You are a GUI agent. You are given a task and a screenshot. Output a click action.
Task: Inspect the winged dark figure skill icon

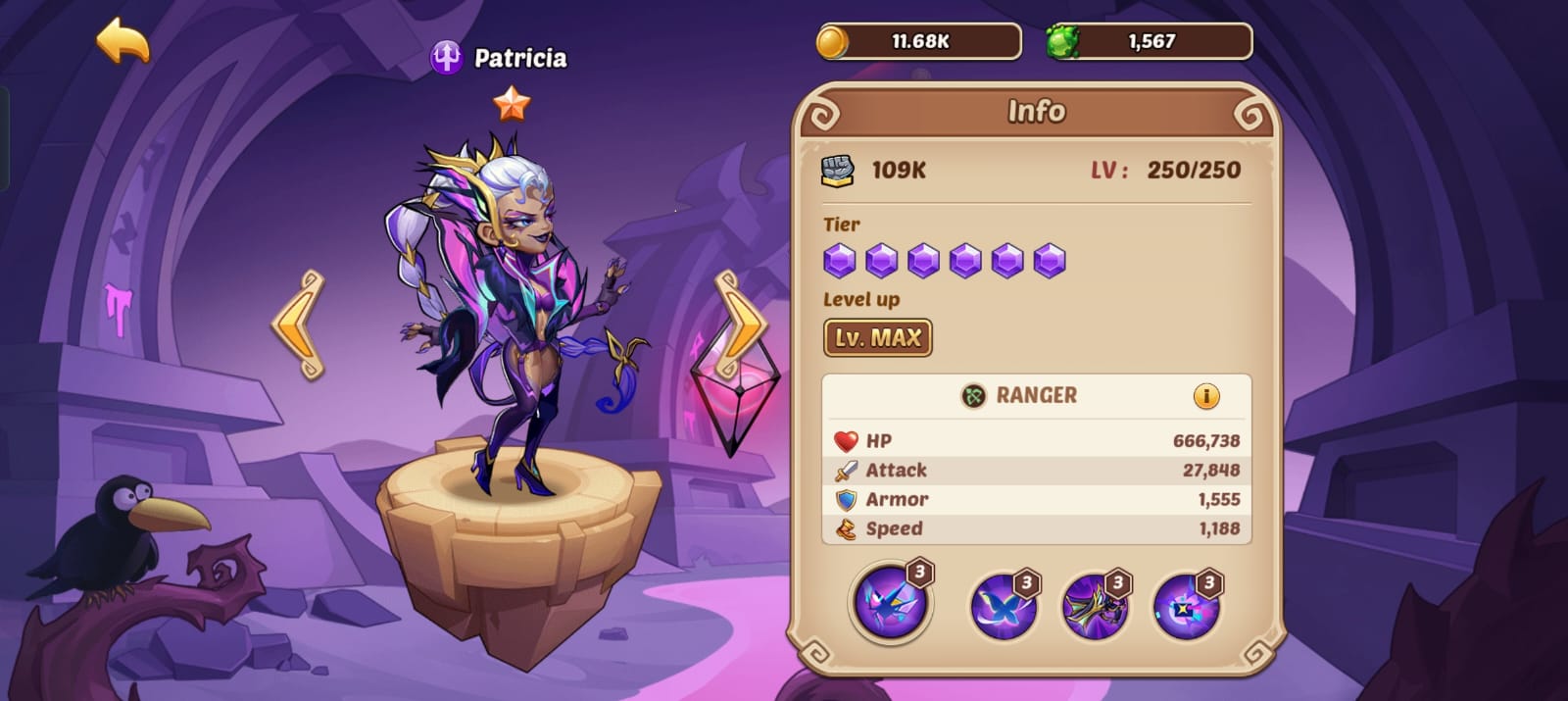coord(1095,606)
